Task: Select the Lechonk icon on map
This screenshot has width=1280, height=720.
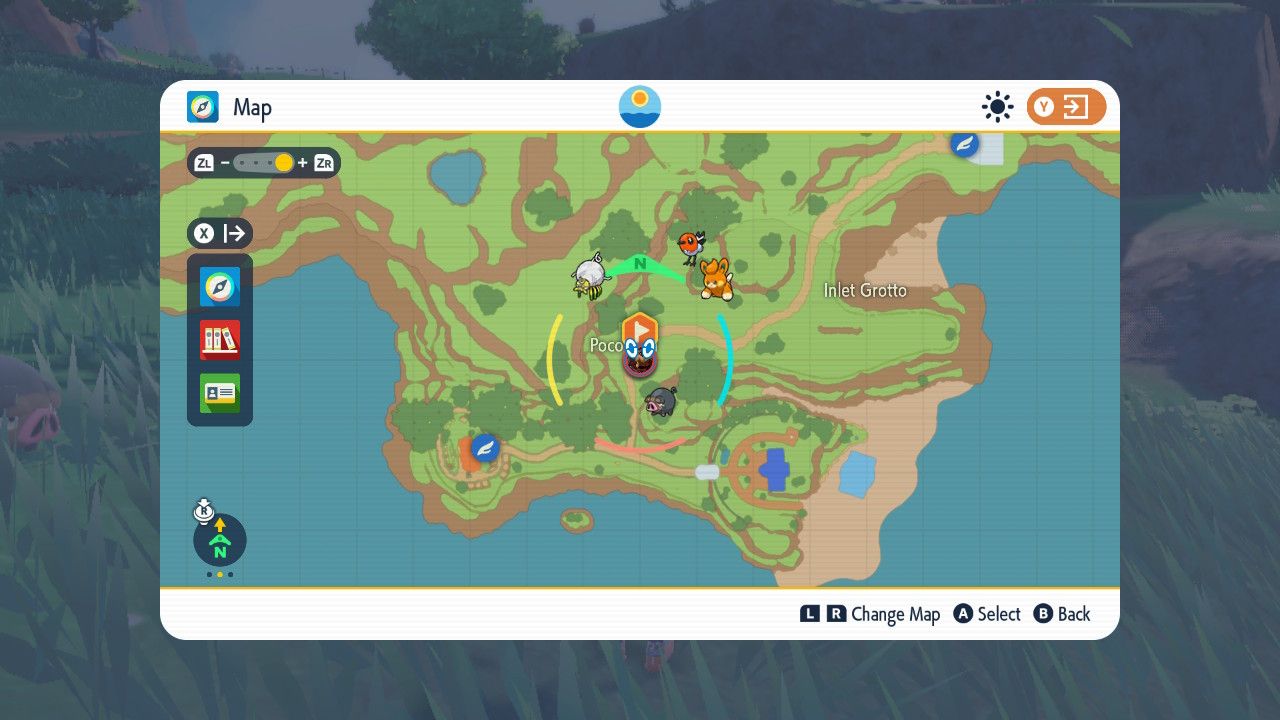Action: (x=659, y=402)
